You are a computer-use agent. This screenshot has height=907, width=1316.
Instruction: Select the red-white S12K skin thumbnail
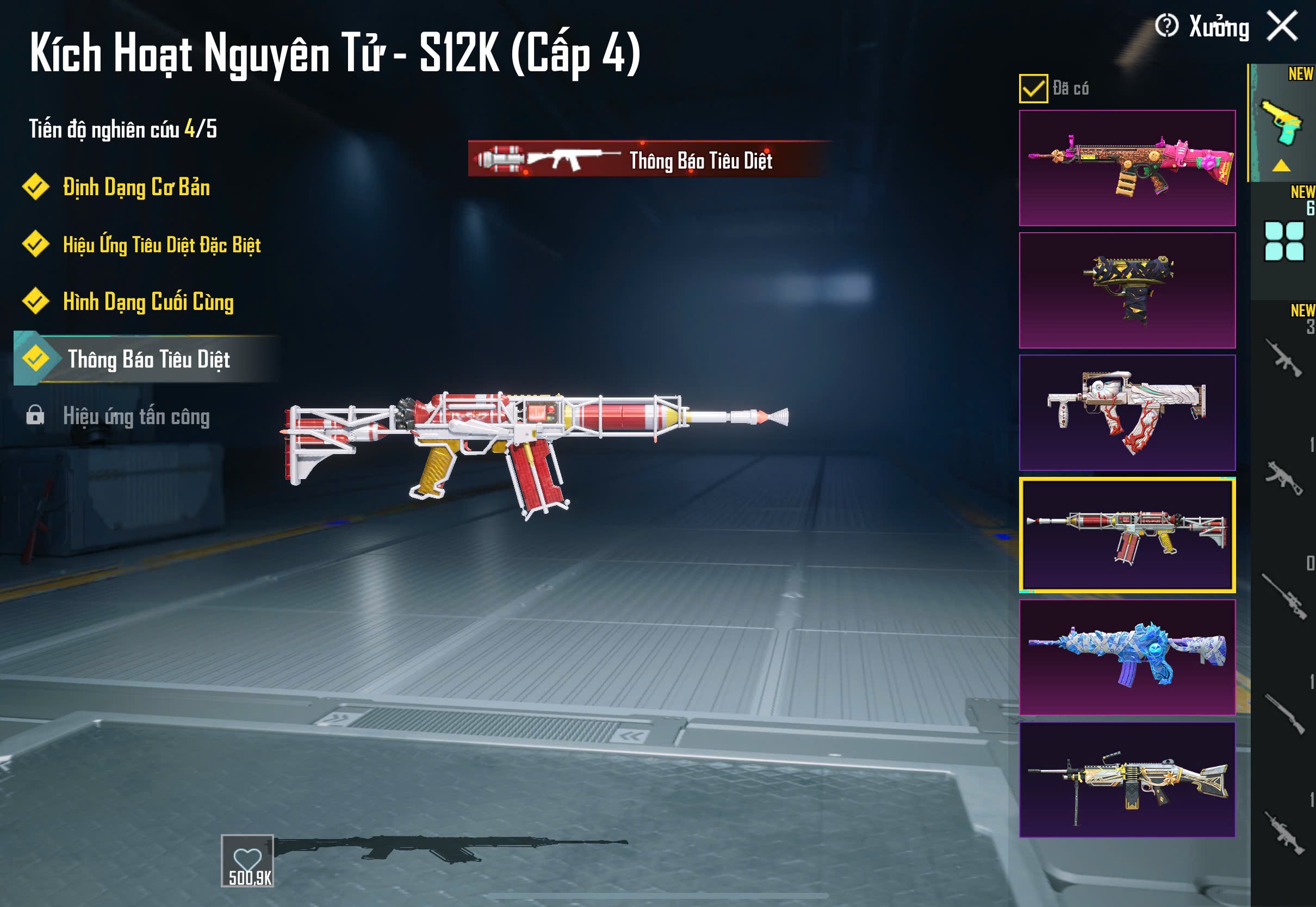pyautogui.click(x=1127, y=535)
